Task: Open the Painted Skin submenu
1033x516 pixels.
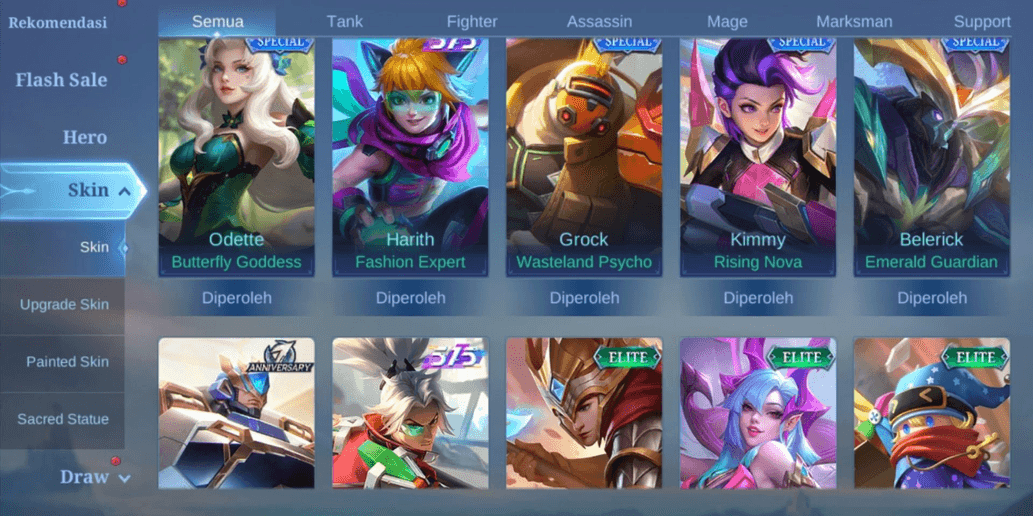Action: [x=67, y=362]
